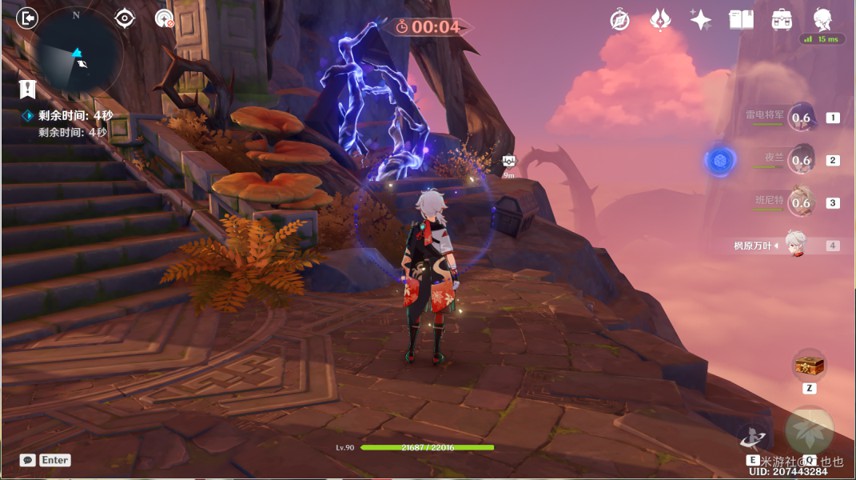Viewport: 856px width, 480px height.
Task: Open the circular minimap
Action: point(80,48)
